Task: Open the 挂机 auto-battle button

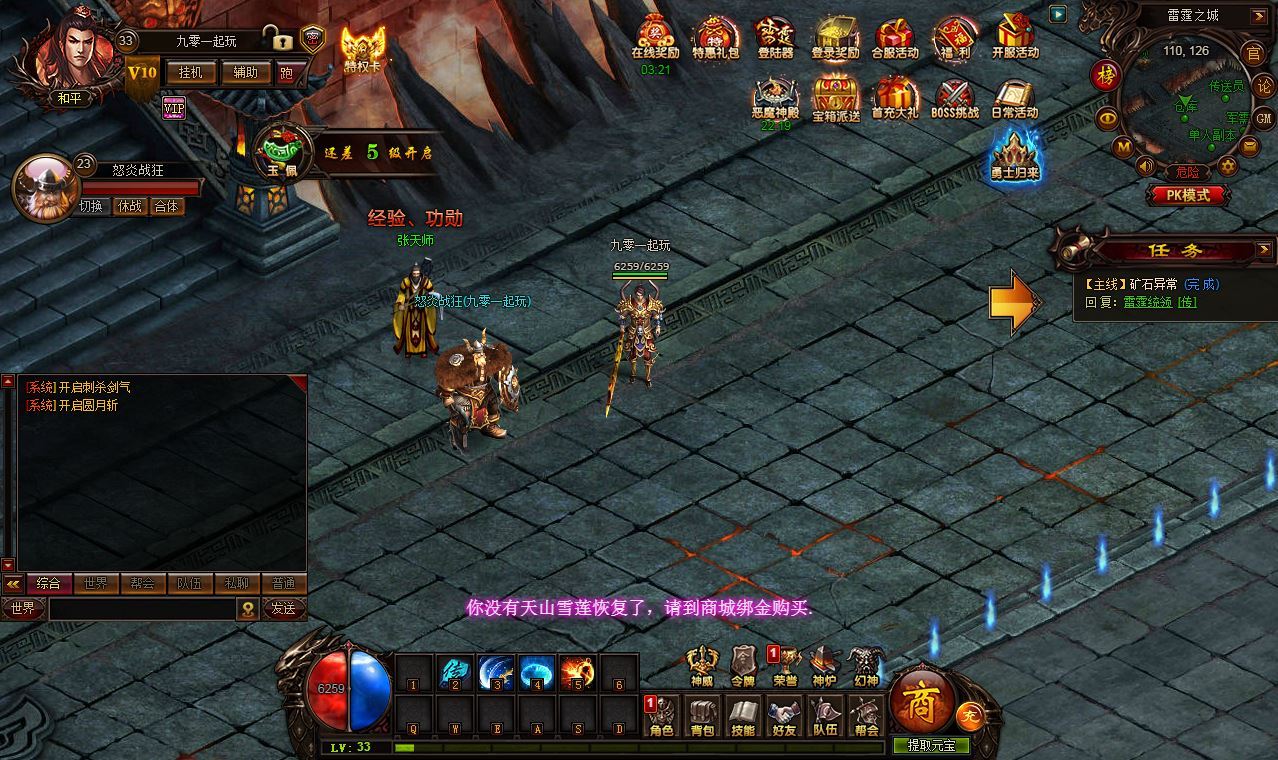Action: point(190,72)
